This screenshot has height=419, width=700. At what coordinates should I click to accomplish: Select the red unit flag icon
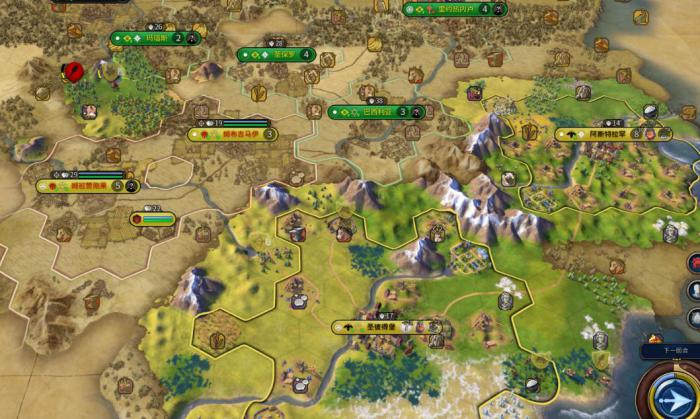(x=74, y=72)
